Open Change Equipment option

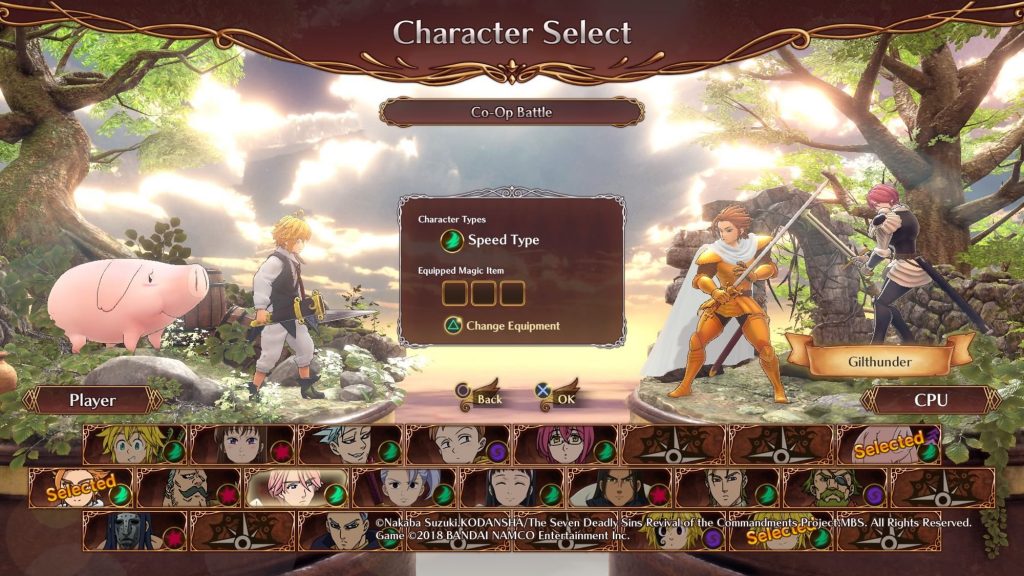tap(502, 325)
